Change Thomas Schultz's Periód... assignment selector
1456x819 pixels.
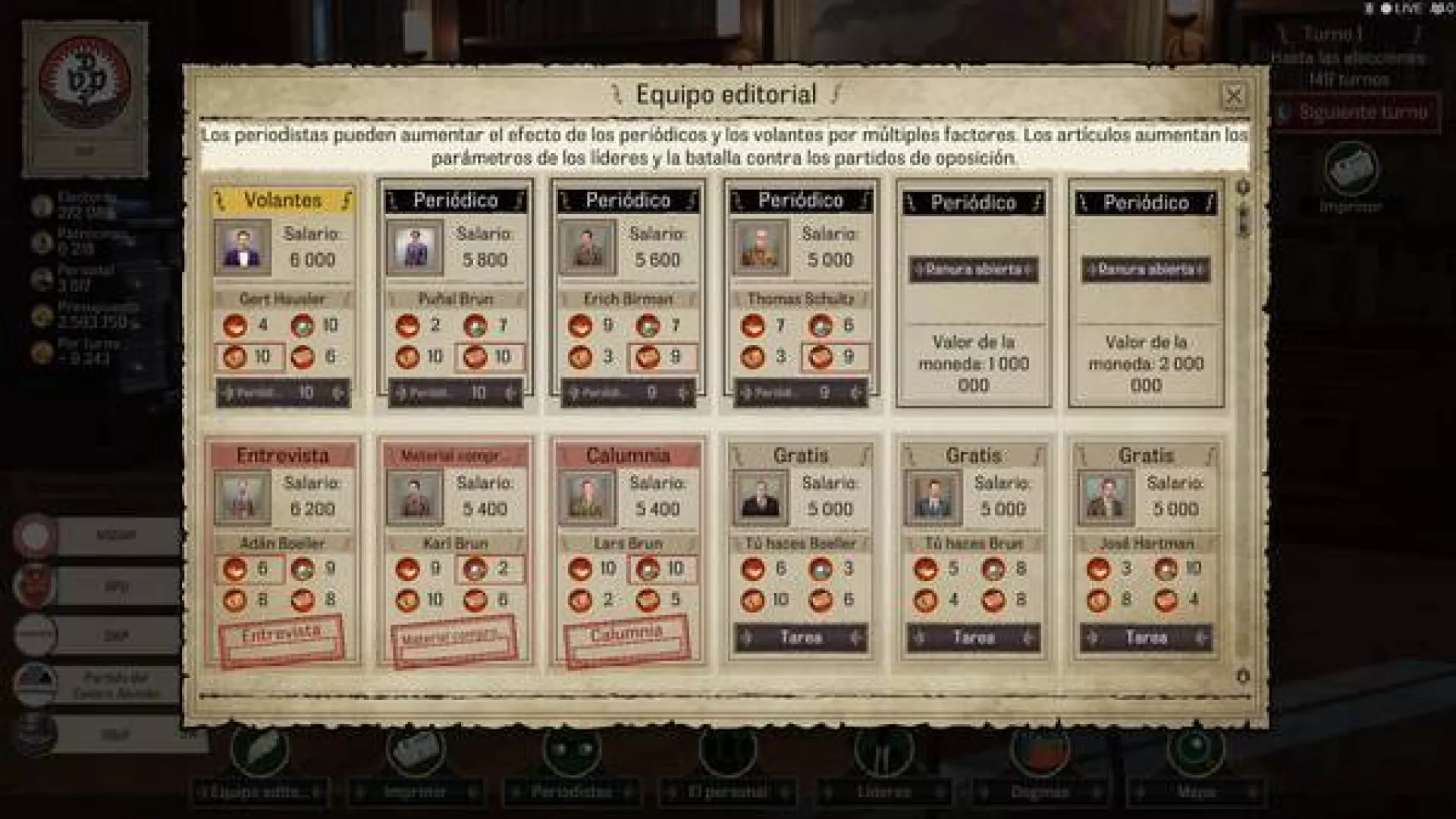[801, 393]
